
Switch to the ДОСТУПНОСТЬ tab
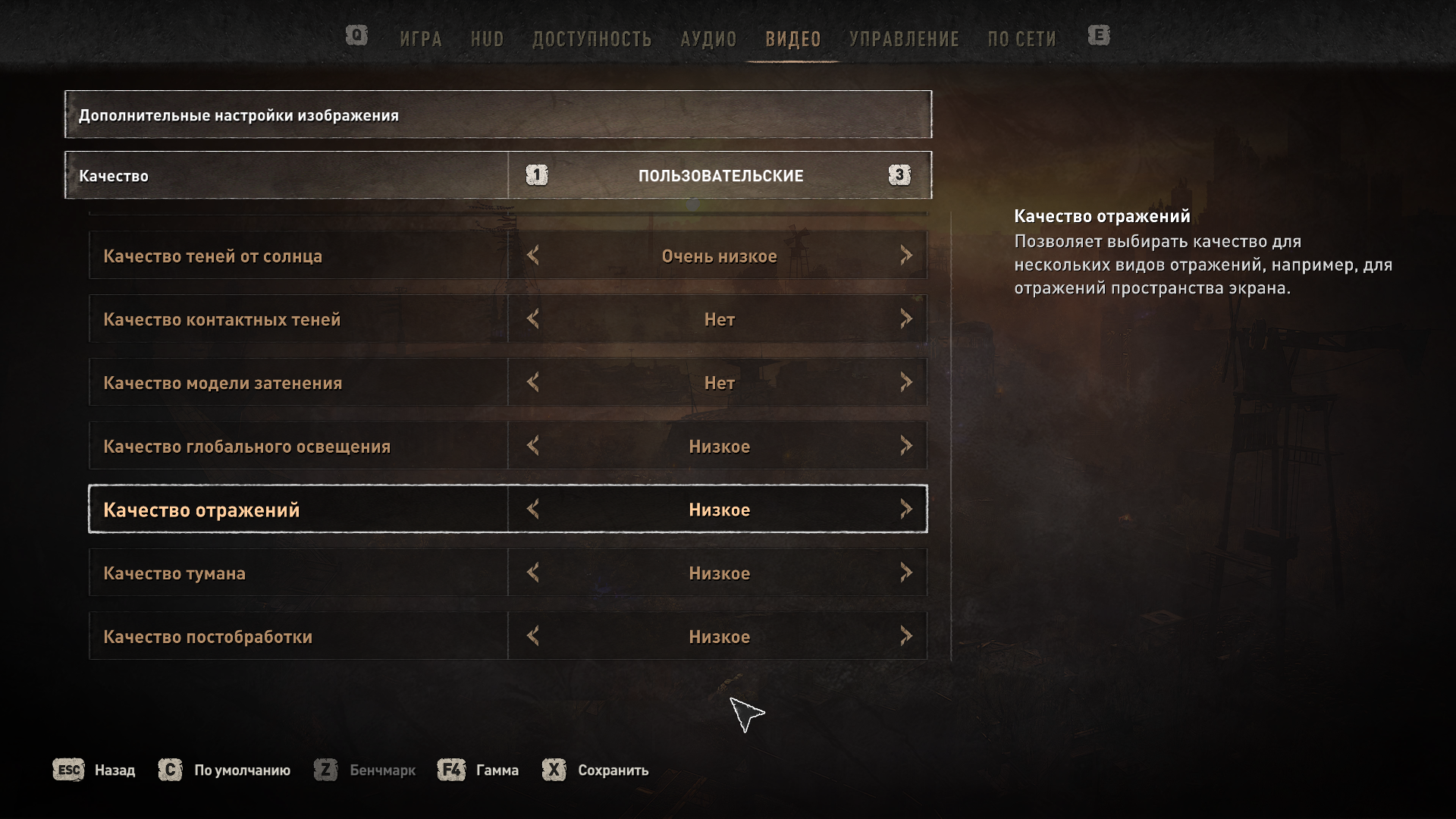tap(591, 39)
